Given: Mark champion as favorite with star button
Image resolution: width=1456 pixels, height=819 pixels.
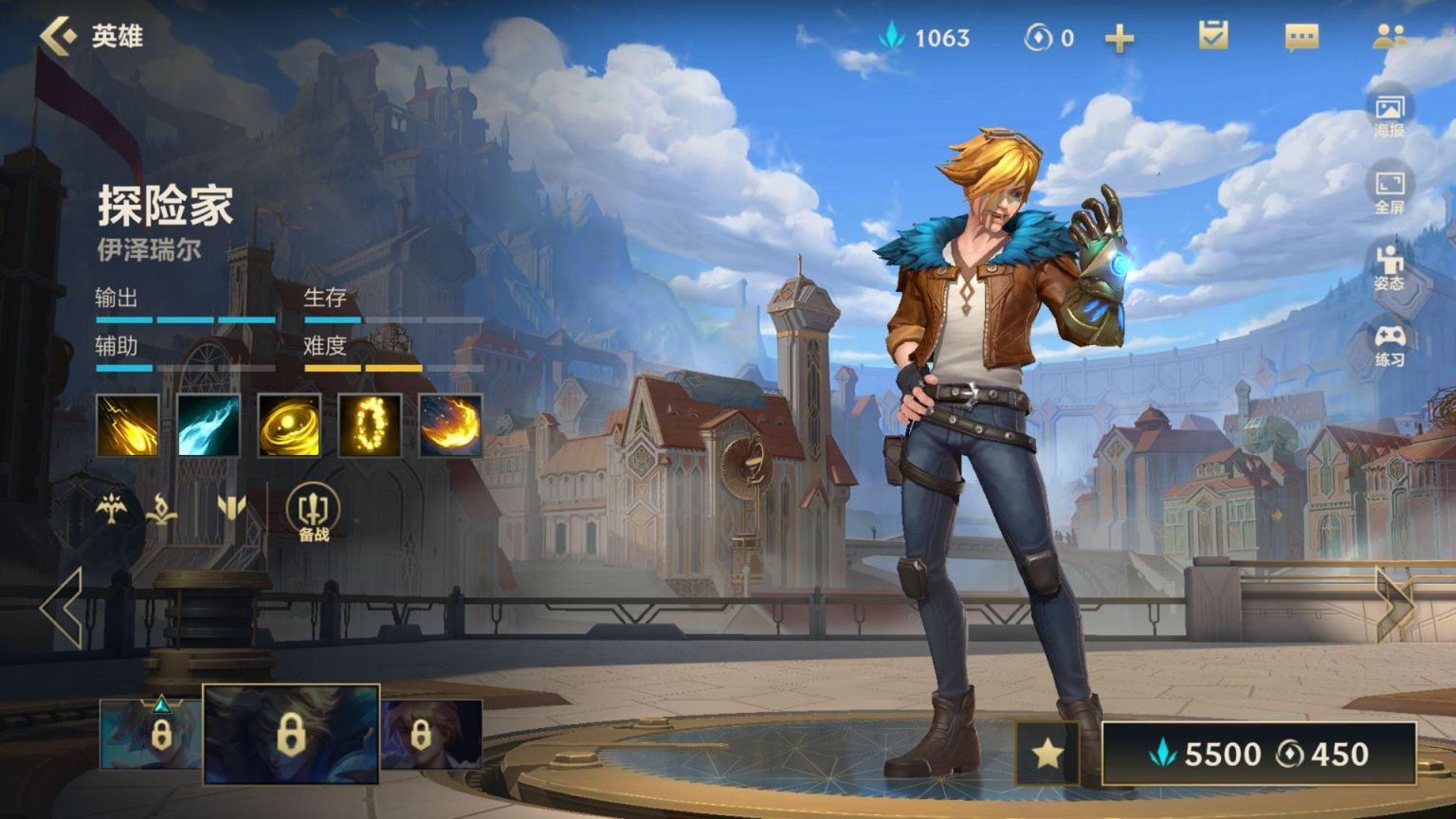Looking at the screenshot, I should 1047,754.
